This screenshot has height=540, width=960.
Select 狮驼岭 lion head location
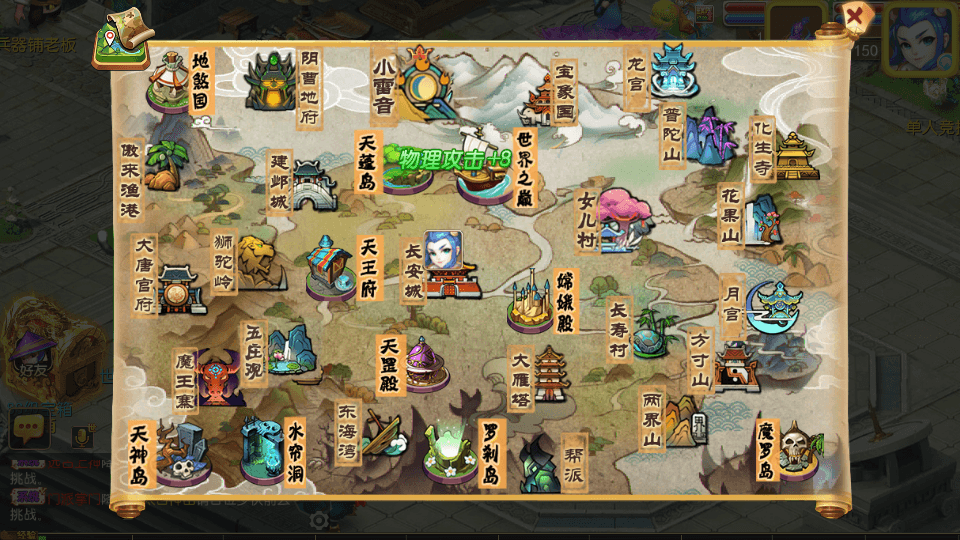point(256,260)
